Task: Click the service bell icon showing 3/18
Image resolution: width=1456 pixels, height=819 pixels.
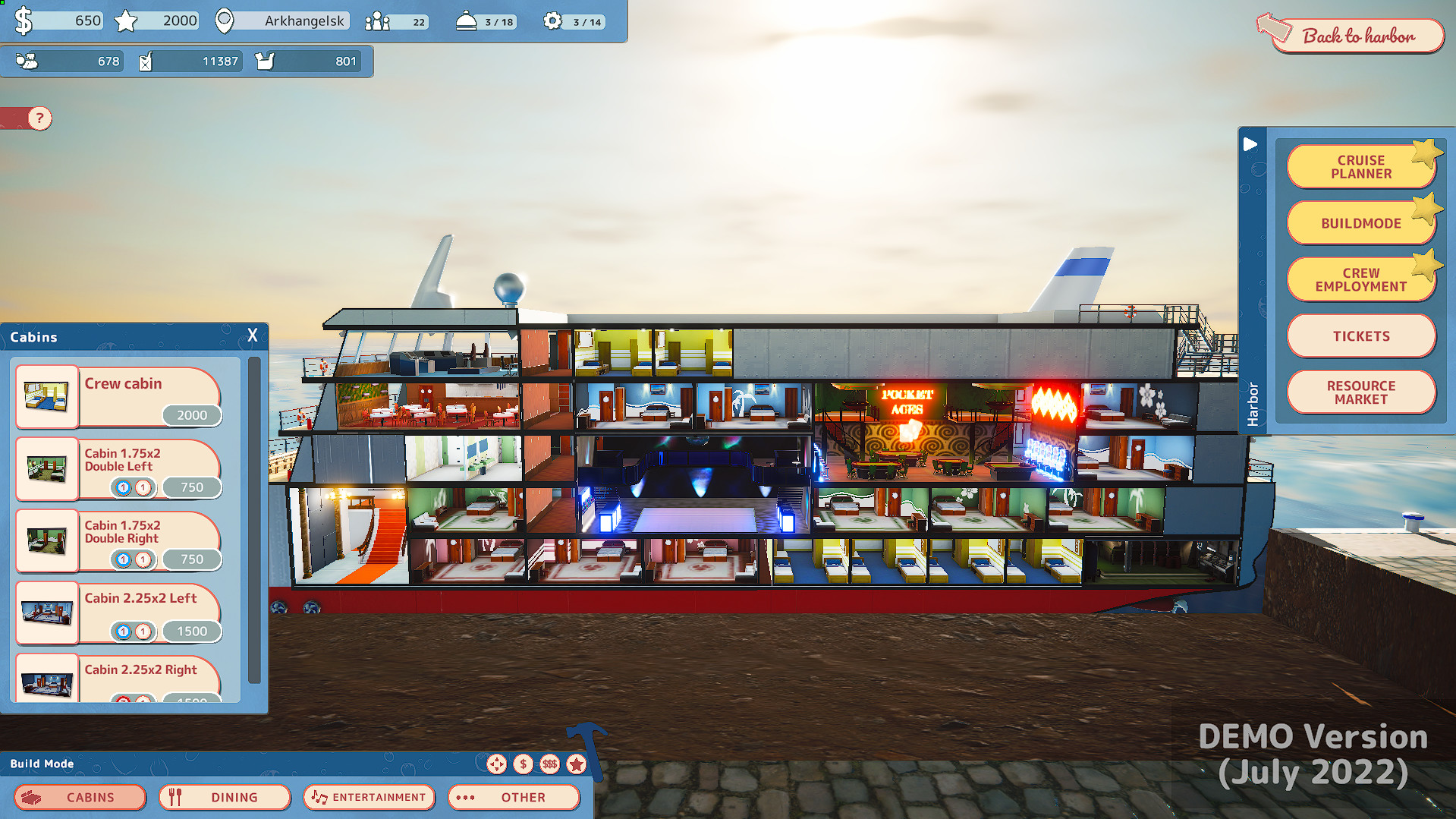Action: coord(467,21)
